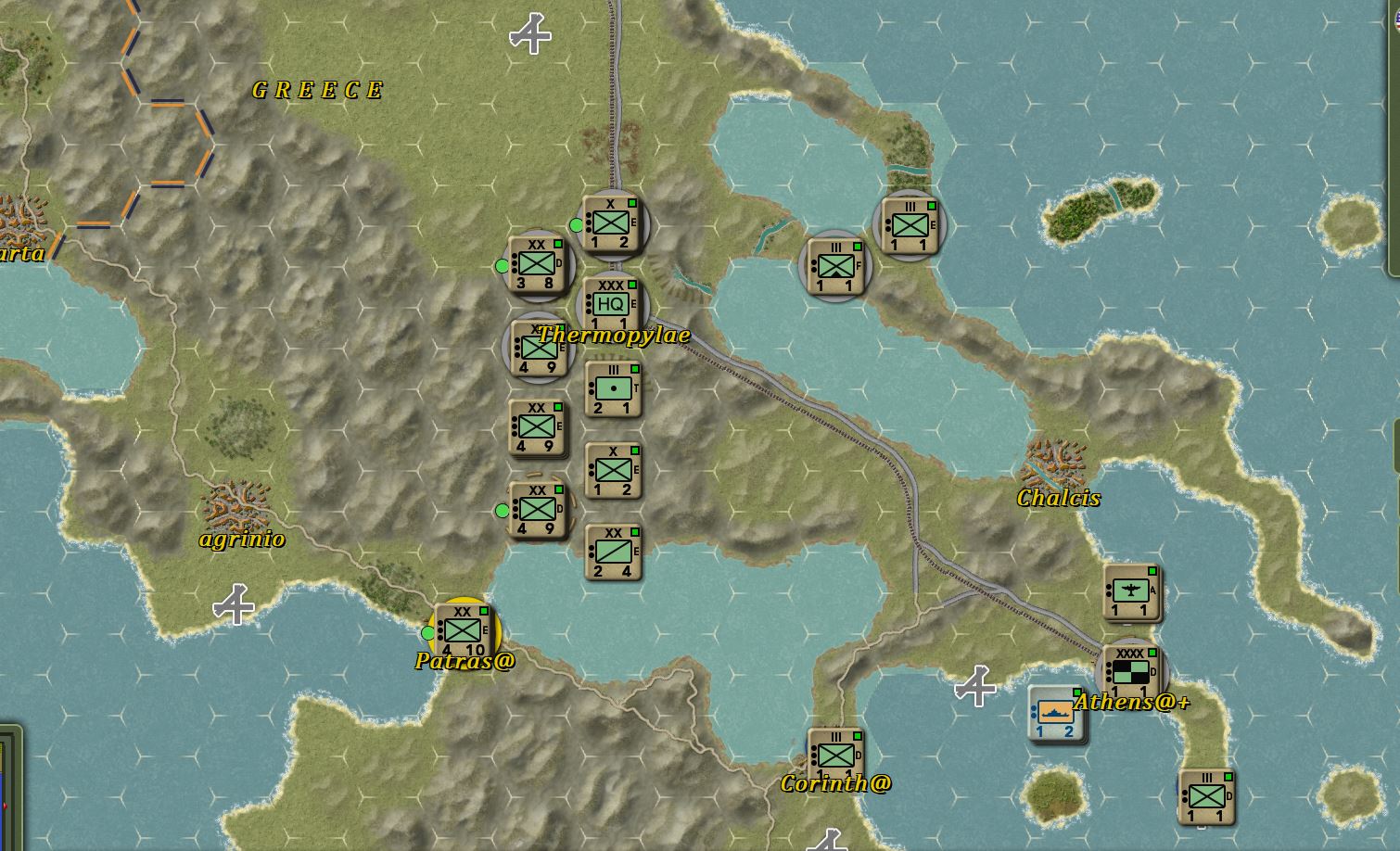
Task: Click the red marker in the bottom-left panel
Action: point(6,807)
